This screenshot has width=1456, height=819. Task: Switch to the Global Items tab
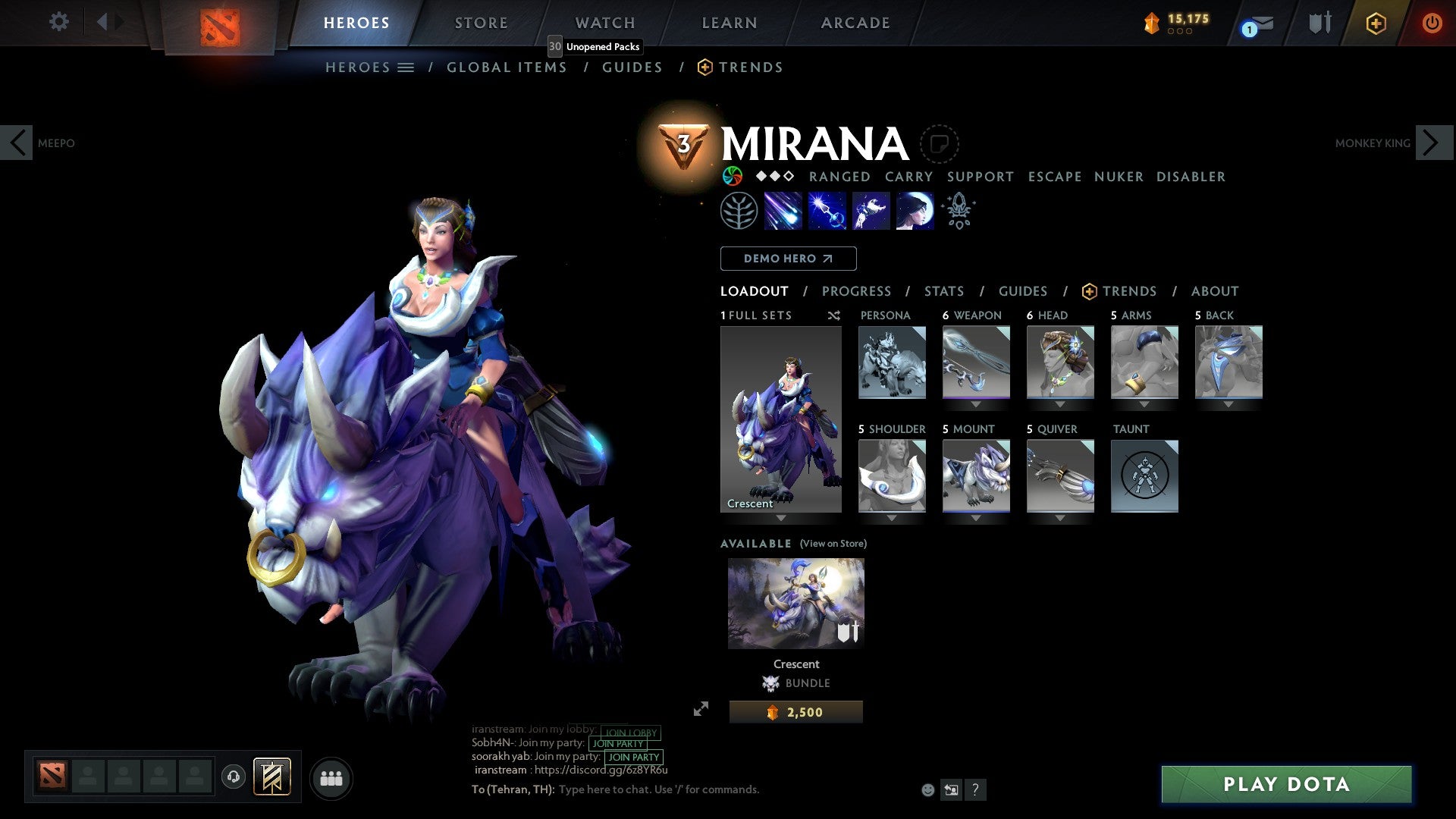(507, 67)
